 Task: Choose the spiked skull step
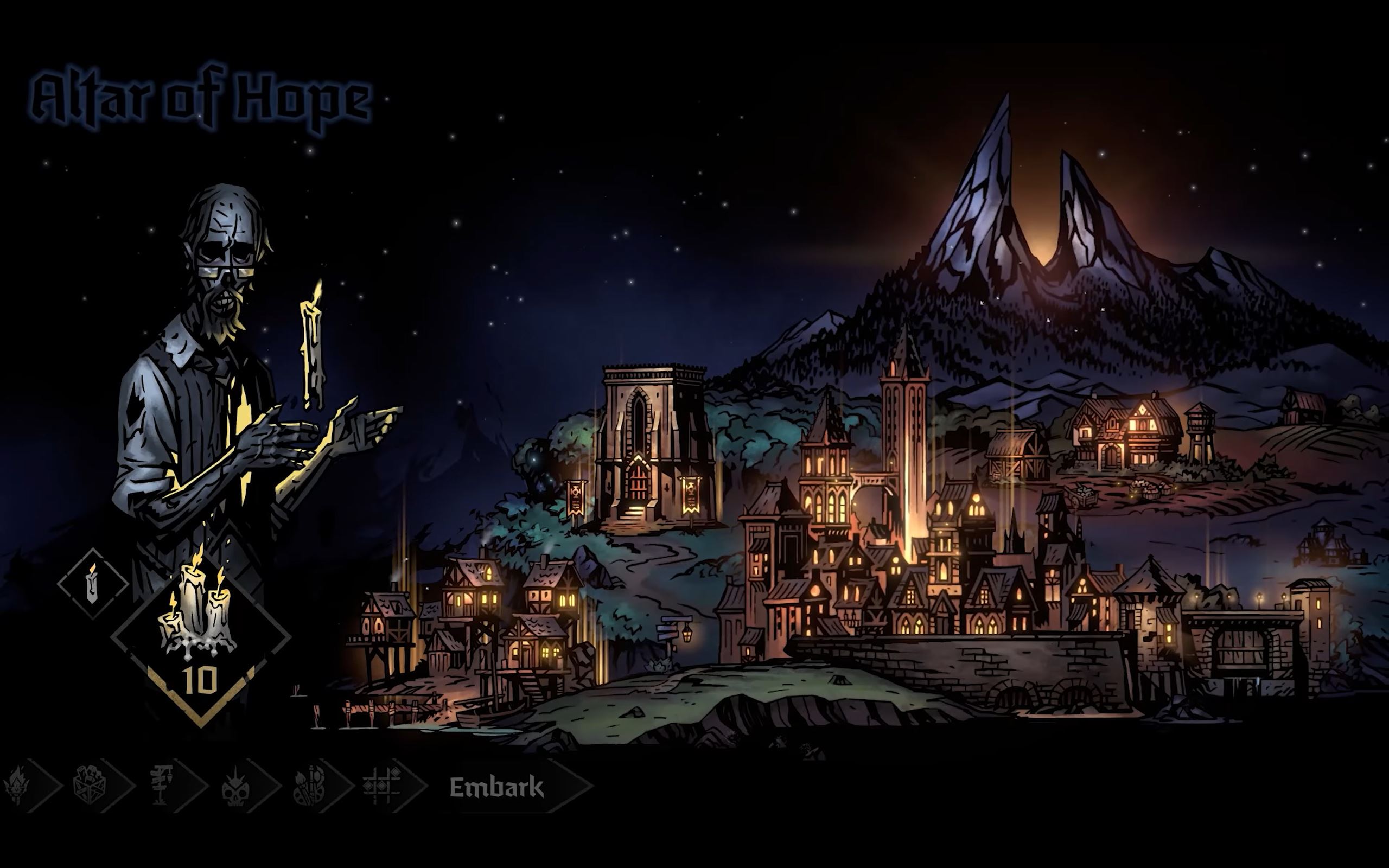237,786
